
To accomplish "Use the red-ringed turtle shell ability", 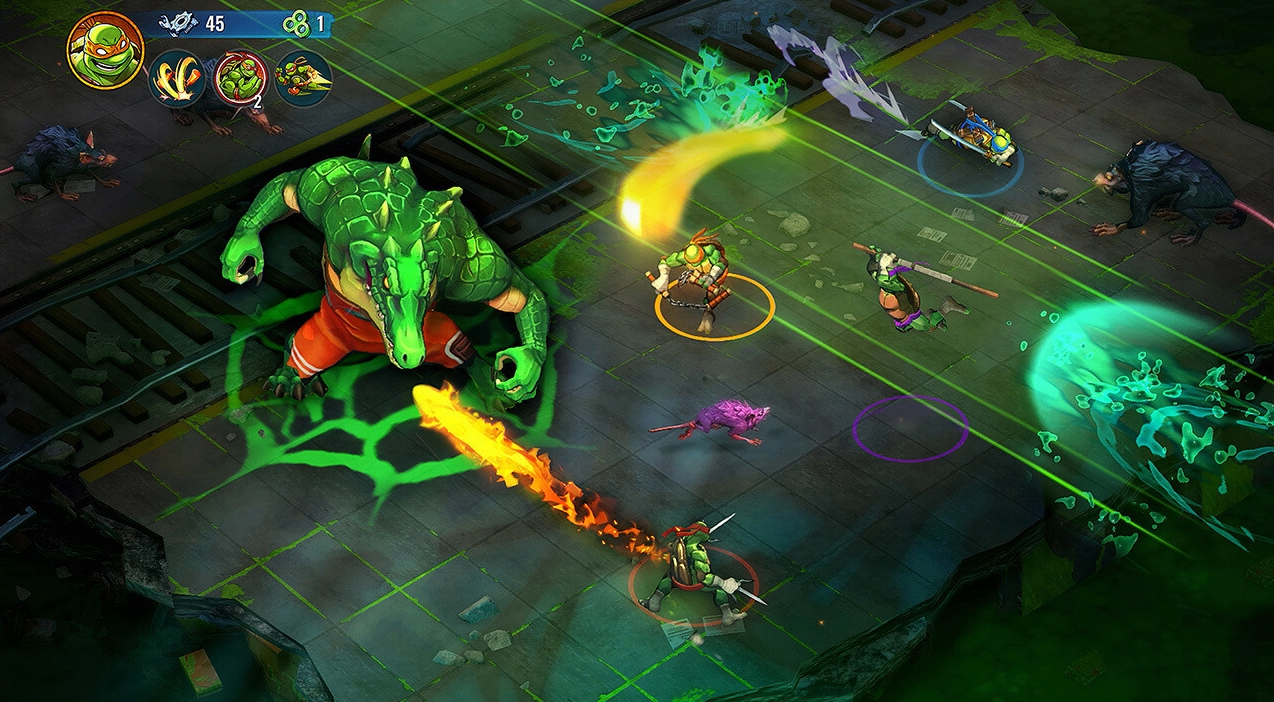I will pyautogui.click(x=239, y=79).
